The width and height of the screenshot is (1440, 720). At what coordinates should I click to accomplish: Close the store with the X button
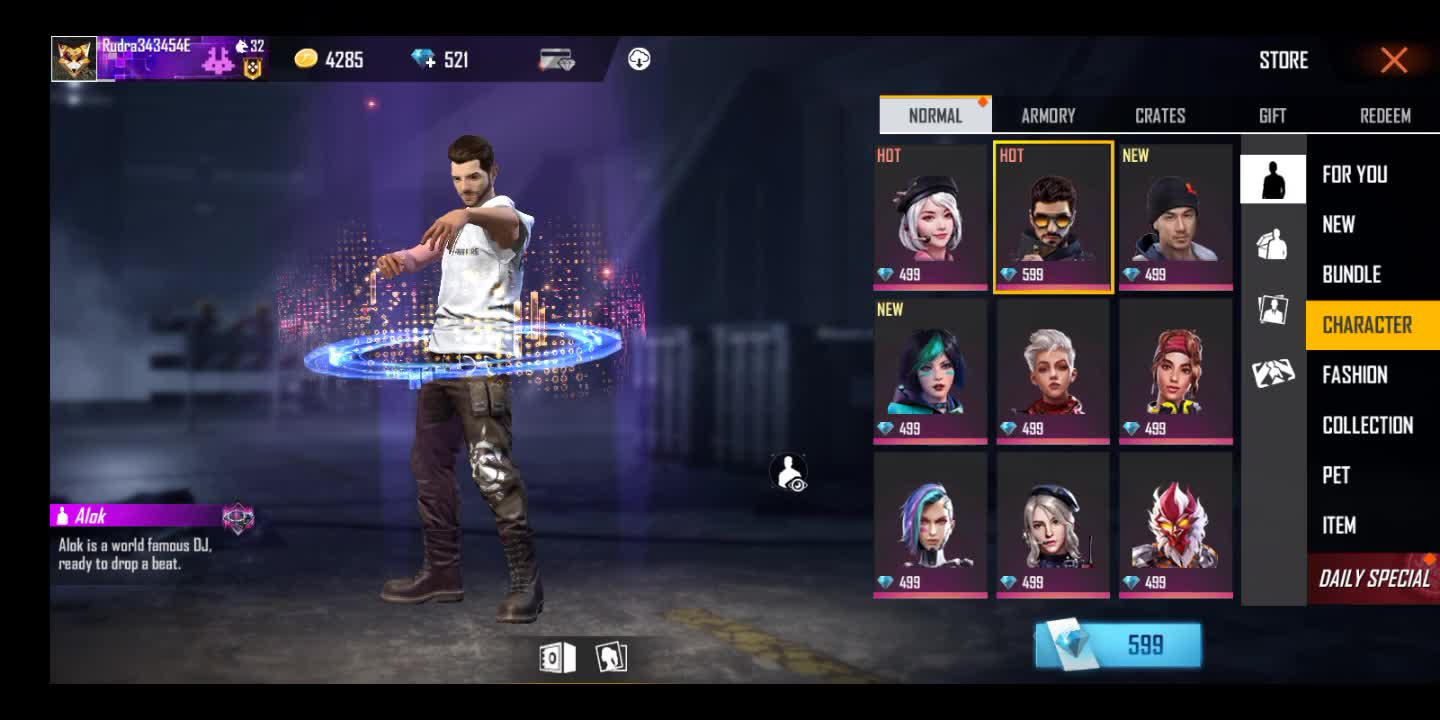coord(1393,60)
